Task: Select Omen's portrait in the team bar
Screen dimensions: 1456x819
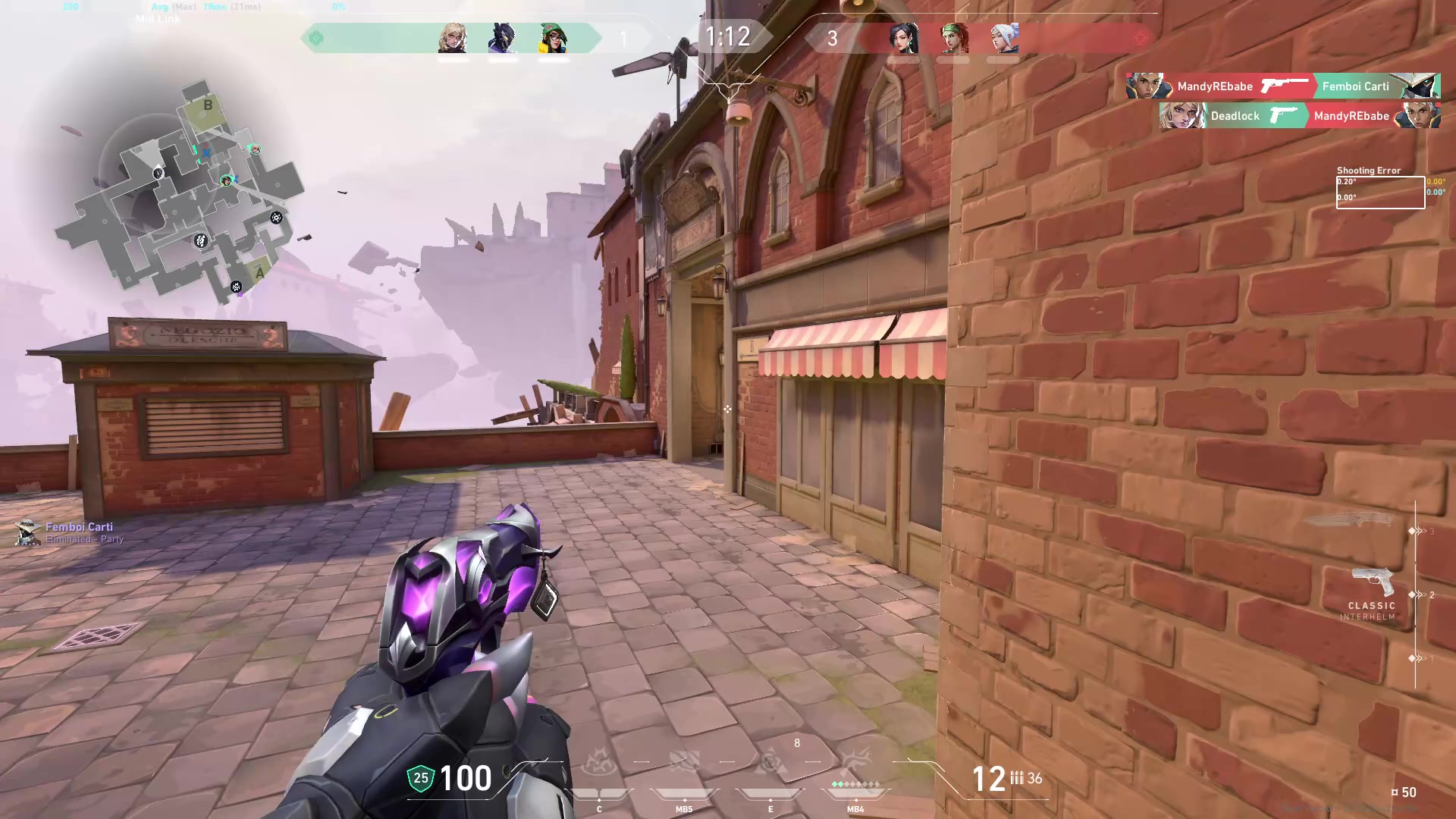Action: point(503,38)
